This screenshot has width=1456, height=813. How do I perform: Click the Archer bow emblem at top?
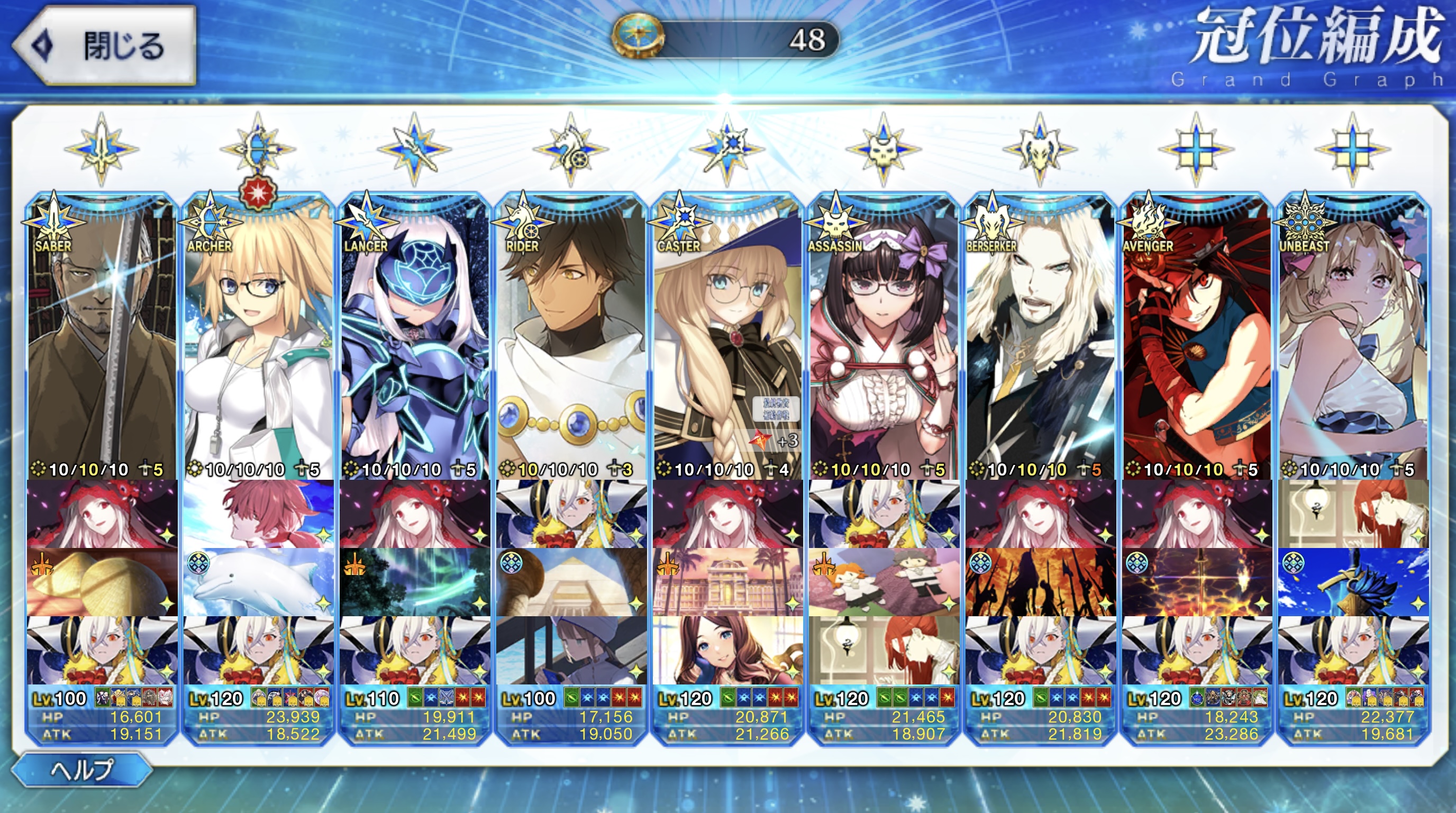[258, 149]
